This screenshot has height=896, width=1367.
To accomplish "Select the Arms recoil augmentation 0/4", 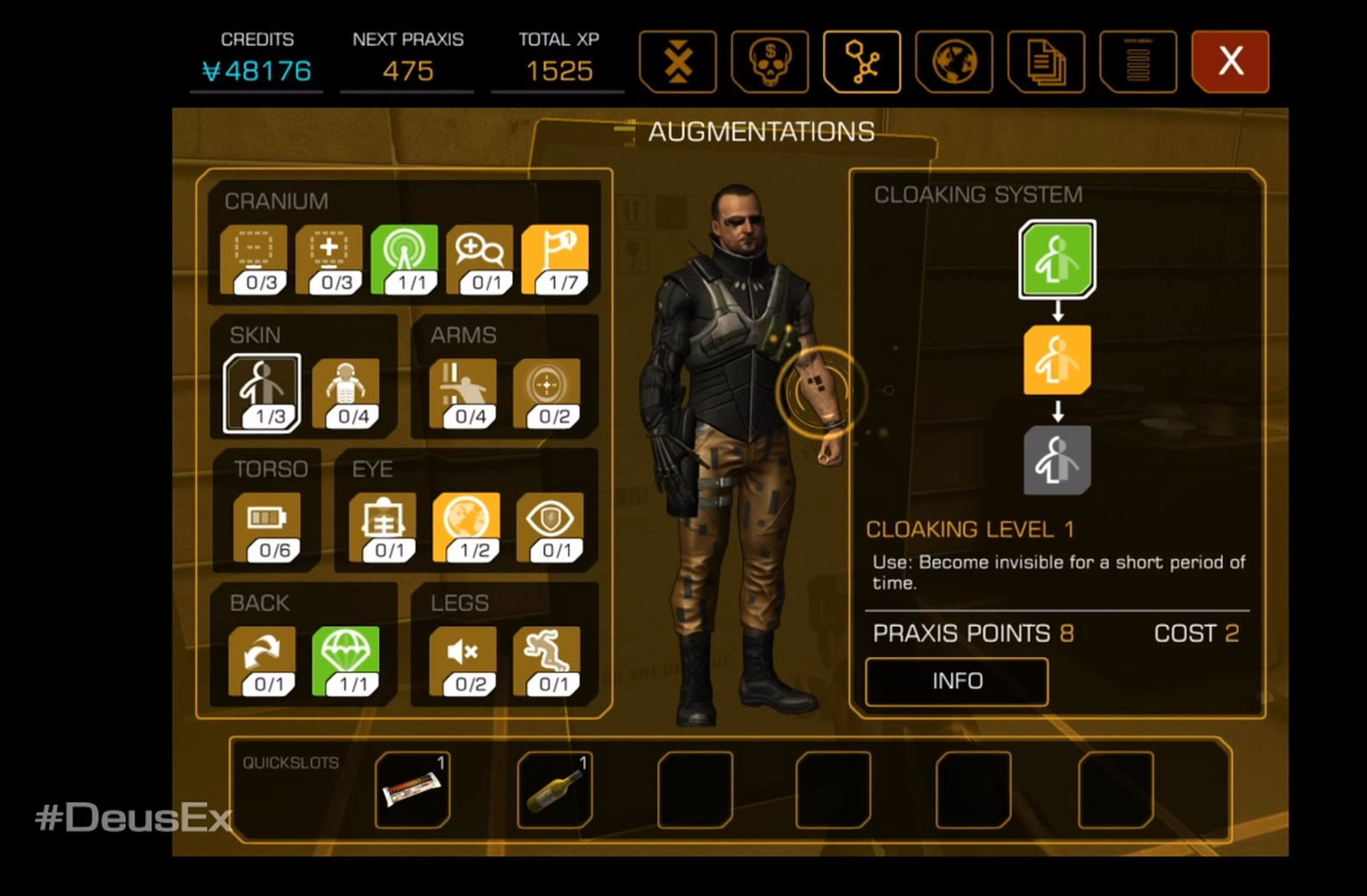I will [x=463, y=392].
